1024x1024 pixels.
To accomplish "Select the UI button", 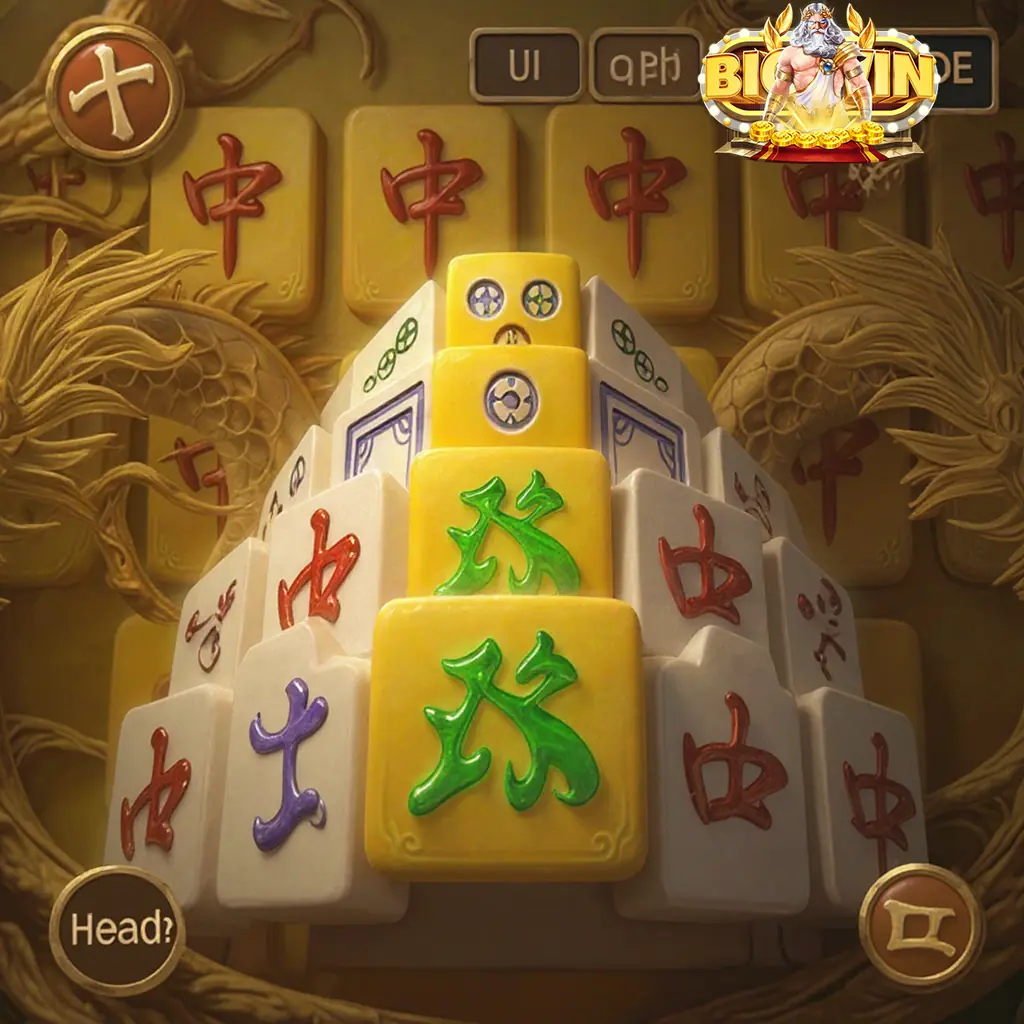I will point(526,66).
